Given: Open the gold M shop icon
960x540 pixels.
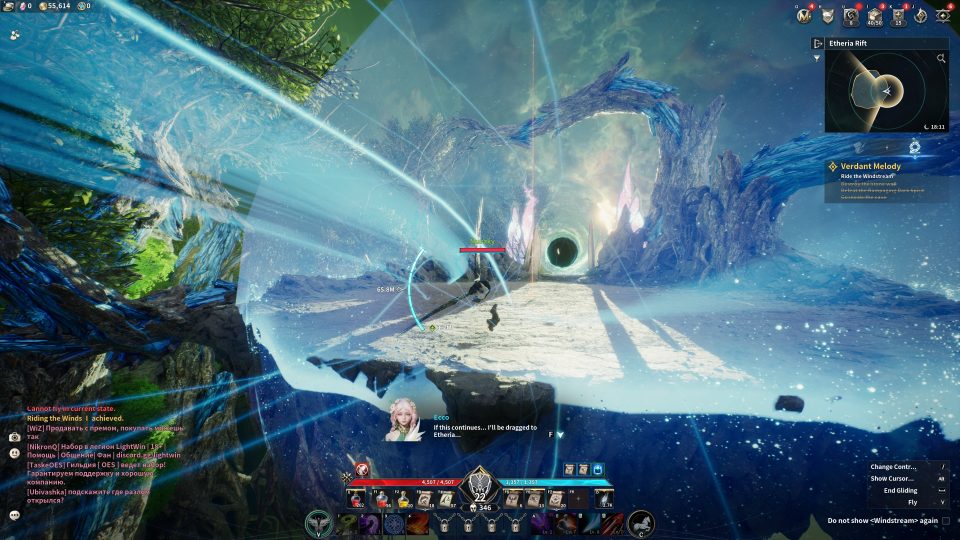Looking at the screenshot, I should point(802,15).
